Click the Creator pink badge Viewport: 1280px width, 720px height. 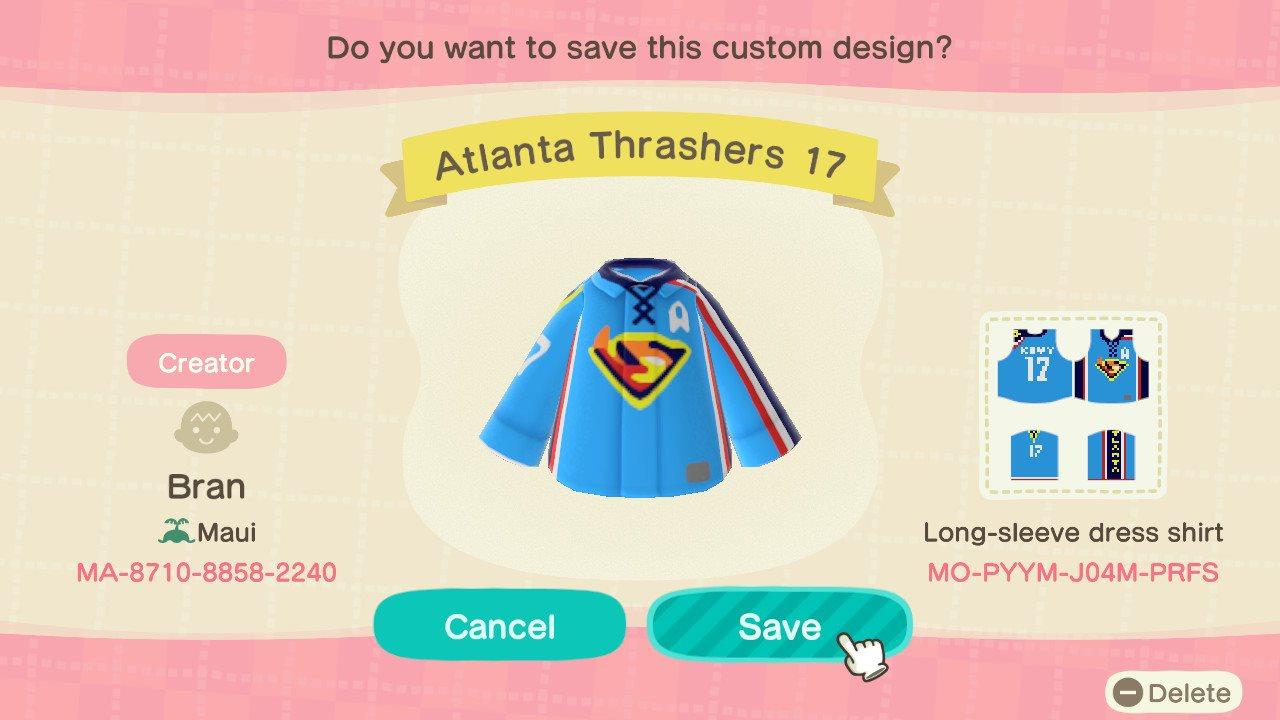(206, 361)
